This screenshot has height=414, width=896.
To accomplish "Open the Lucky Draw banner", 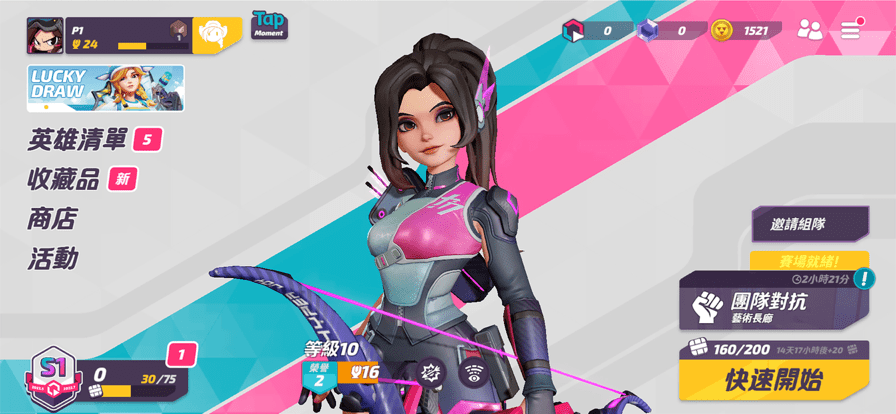I will [x=105, y=88].
